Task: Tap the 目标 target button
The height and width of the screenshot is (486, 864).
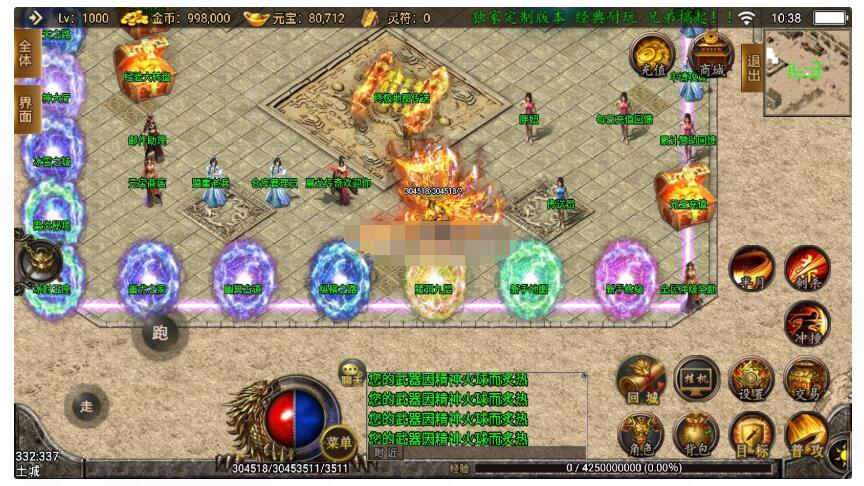Action: [x=751, y=435]
